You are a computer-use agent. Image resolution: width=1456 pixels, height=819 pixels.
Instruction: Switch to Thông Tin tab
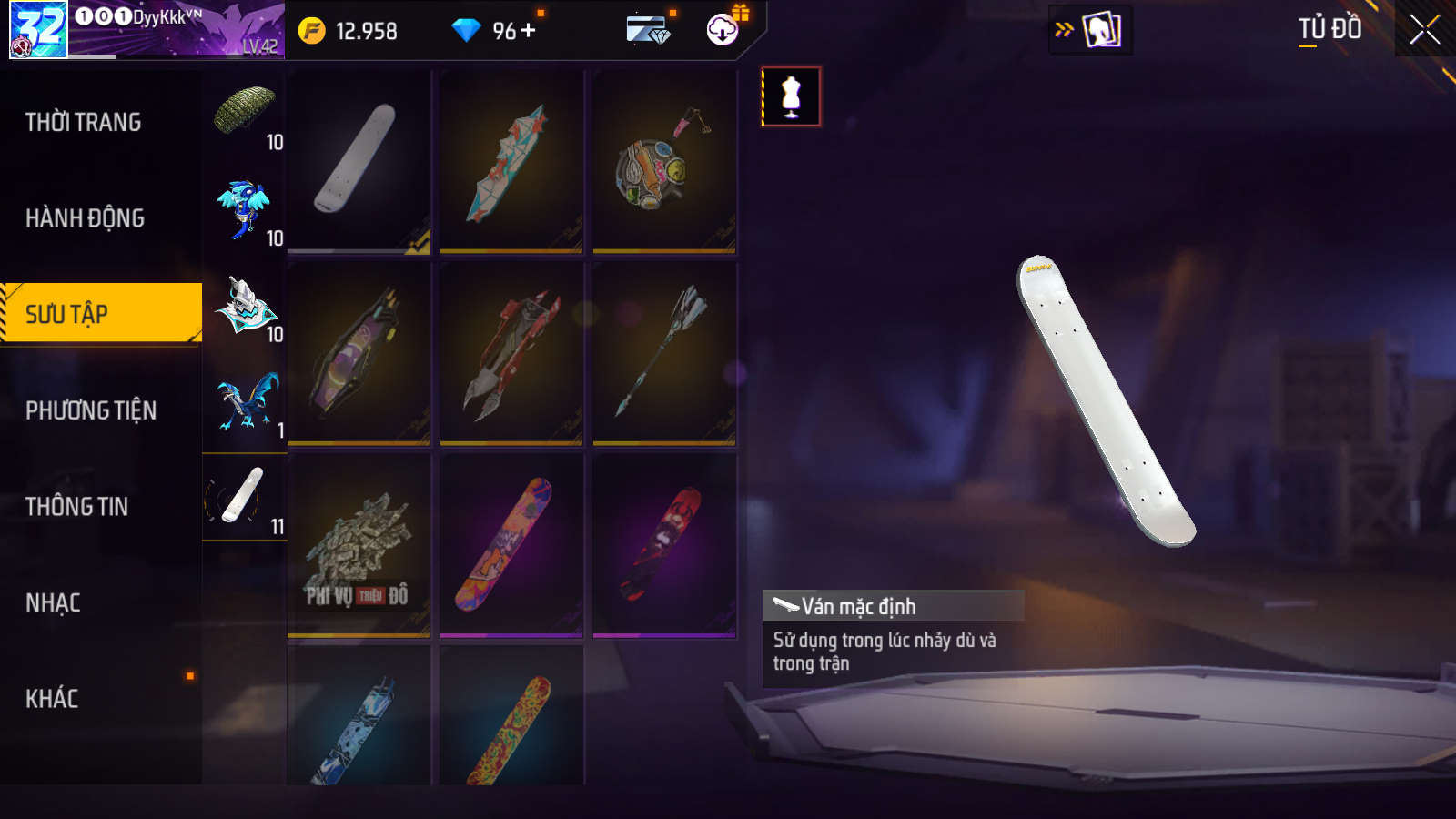(x=77, y=507)
